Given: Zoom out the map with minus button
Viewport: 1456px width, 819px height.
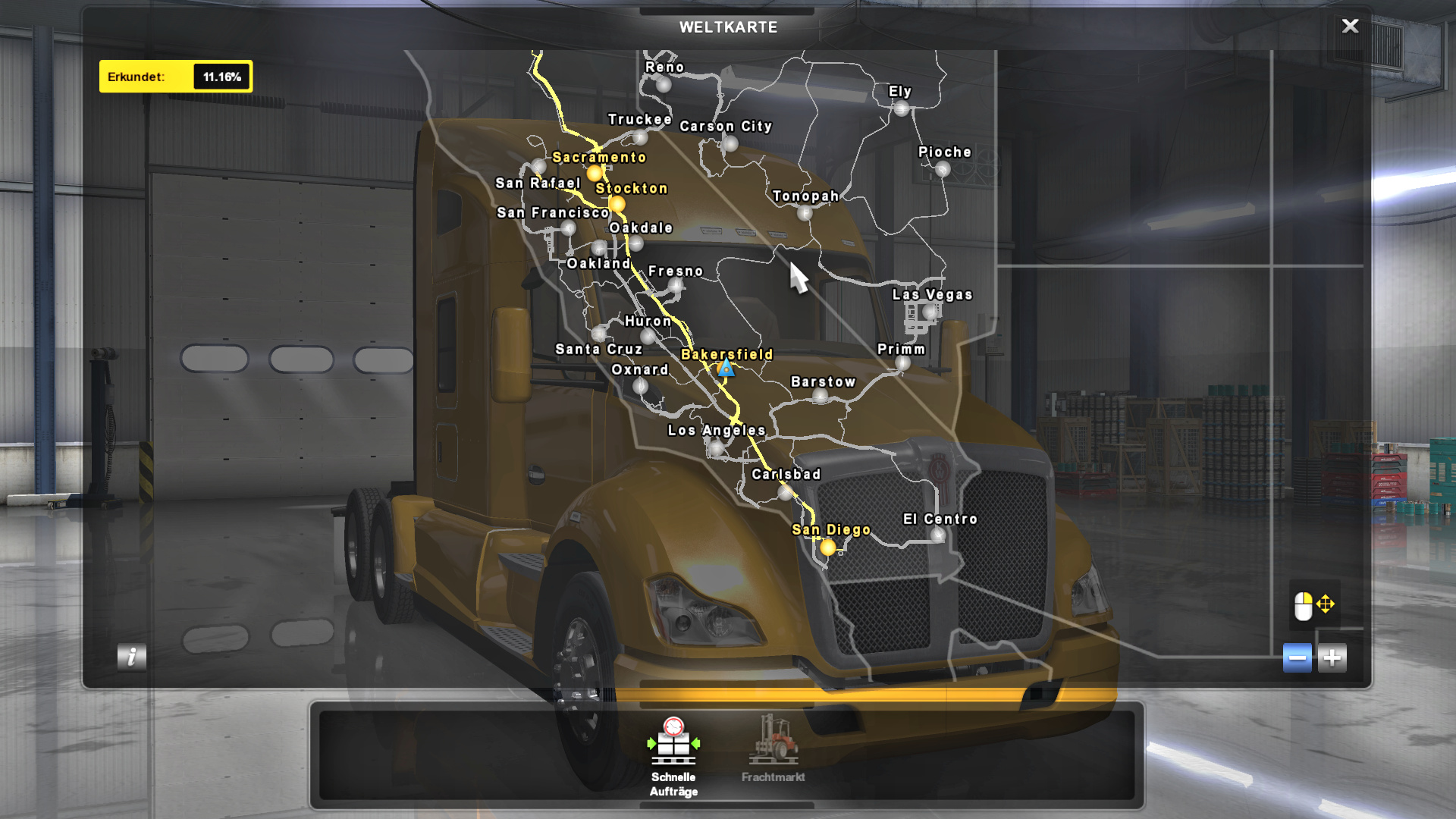Looking at the screenshot, I should [x=1297, y=657].
